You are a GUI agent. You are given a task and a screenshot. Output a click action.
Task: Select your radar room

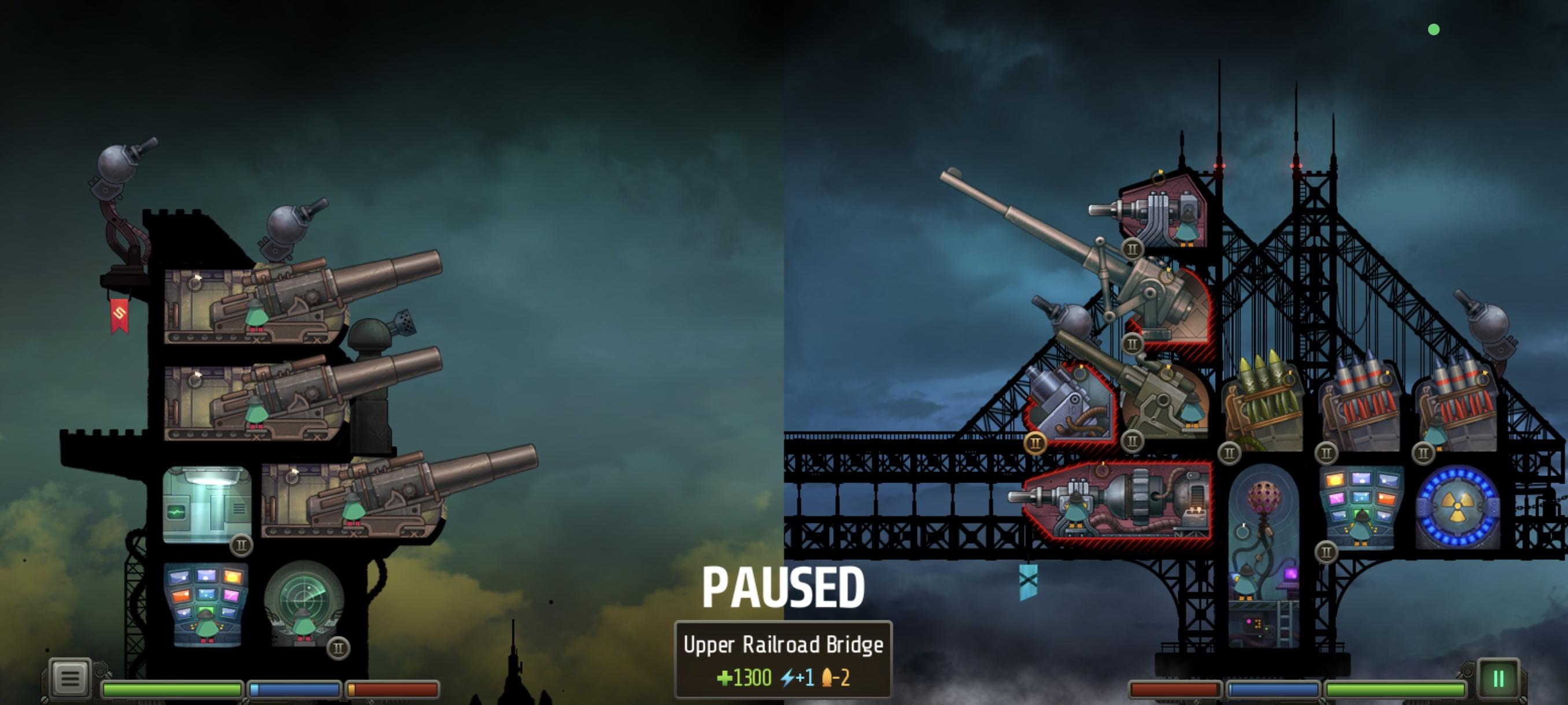tap(303, 602)
